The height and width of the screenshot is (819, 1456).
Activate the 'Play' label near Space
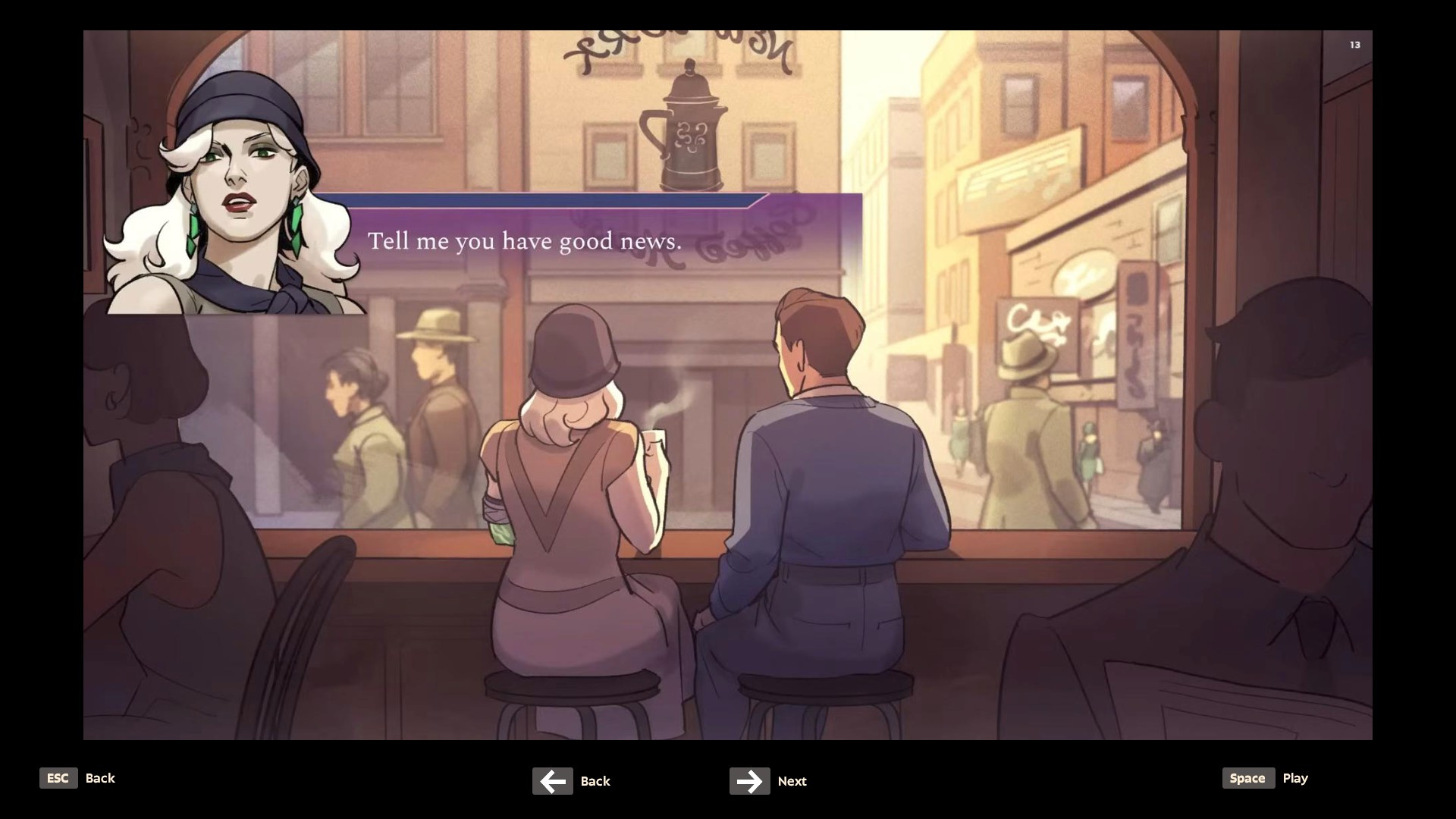(x=1296, y=778)
